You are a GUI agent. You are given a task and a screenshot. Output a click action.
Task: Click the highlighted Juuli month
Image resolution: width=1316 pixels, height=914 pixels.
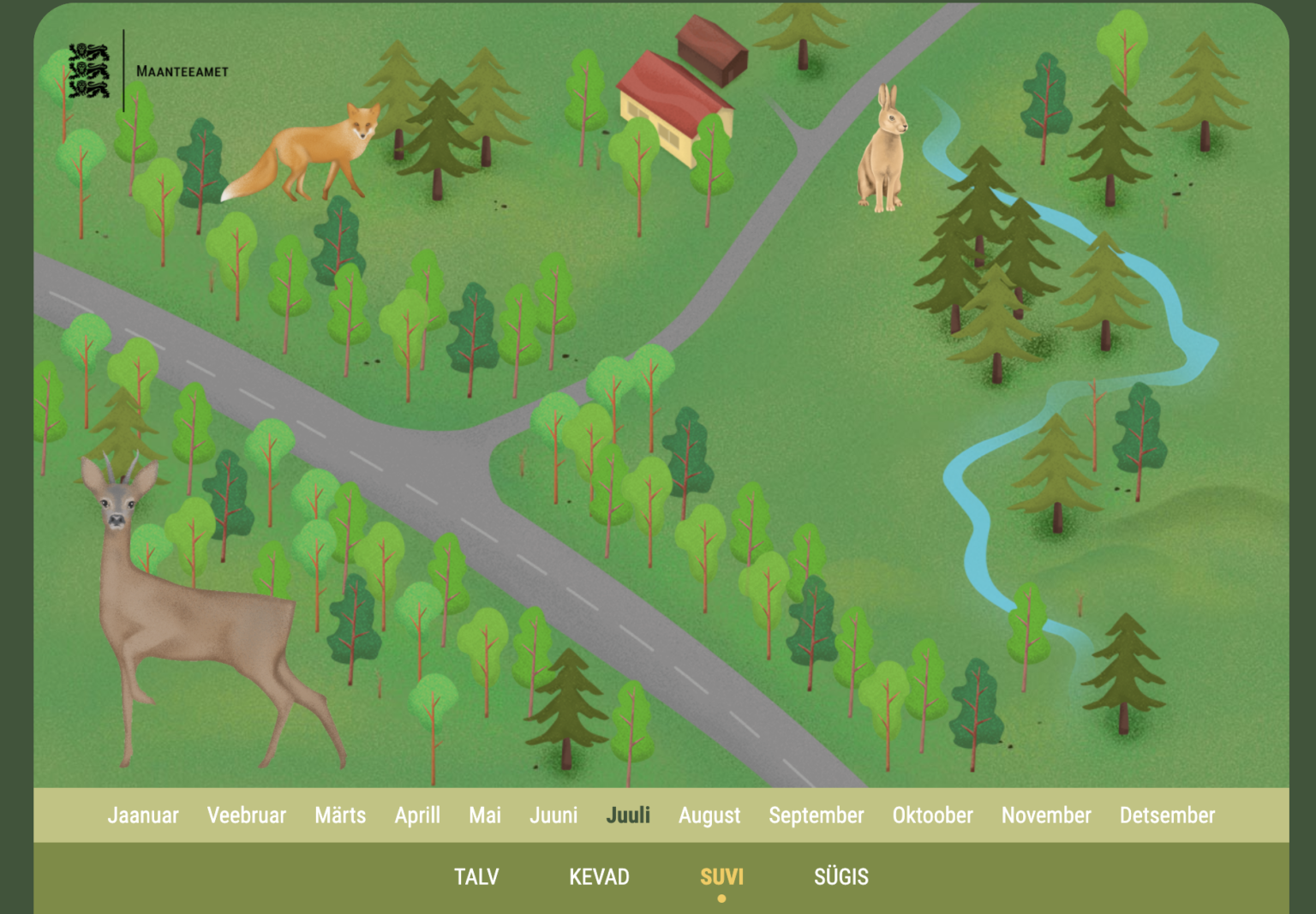[628, 815]
